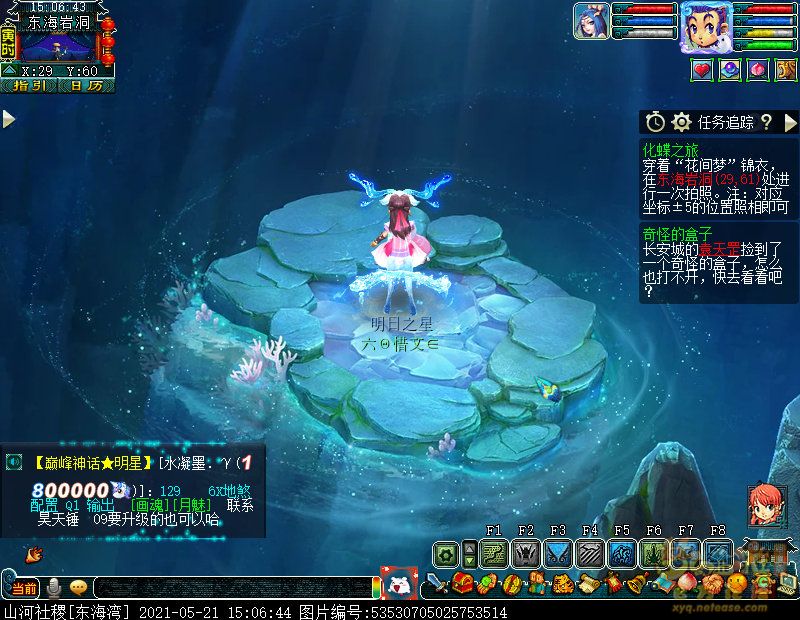800x620 pixels.
Task: Click the purple orb buff icon
Action: (x=730, y=70)
